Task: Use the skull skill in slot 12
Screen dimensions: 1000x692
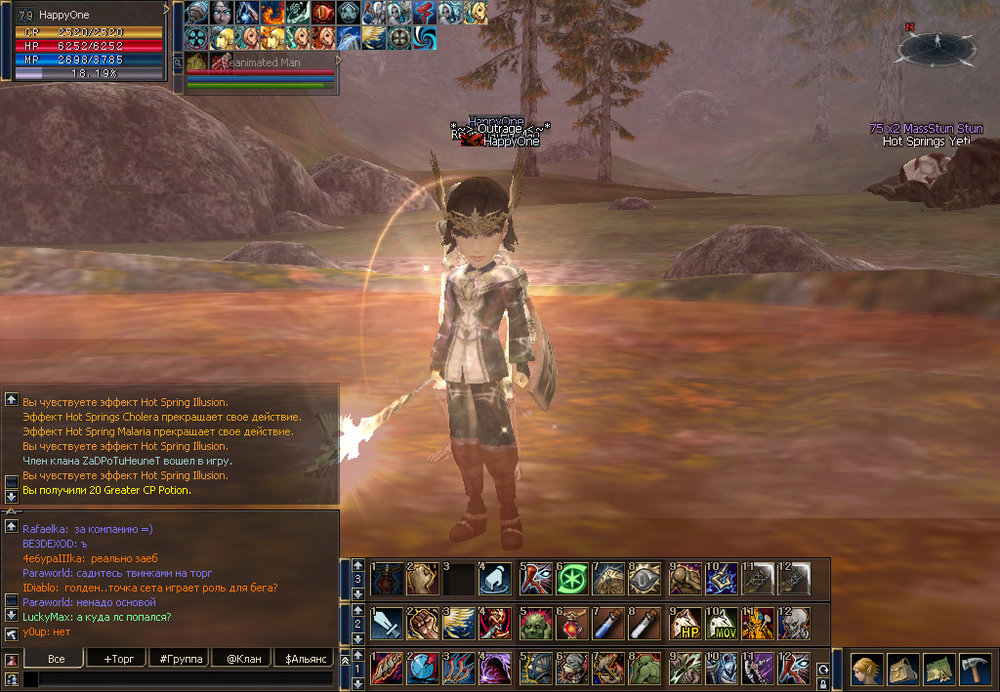Action: (x=794, y=624)
